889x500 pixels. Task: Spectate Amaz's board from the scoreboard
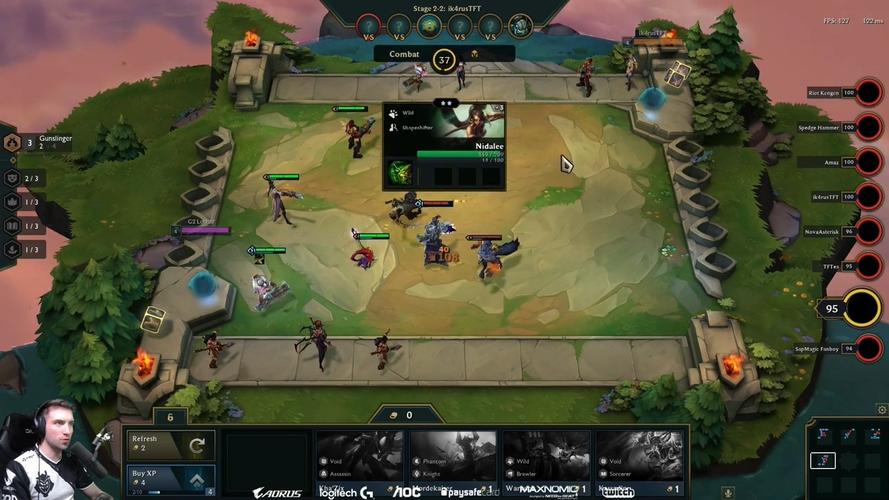(x=869, y=162)
